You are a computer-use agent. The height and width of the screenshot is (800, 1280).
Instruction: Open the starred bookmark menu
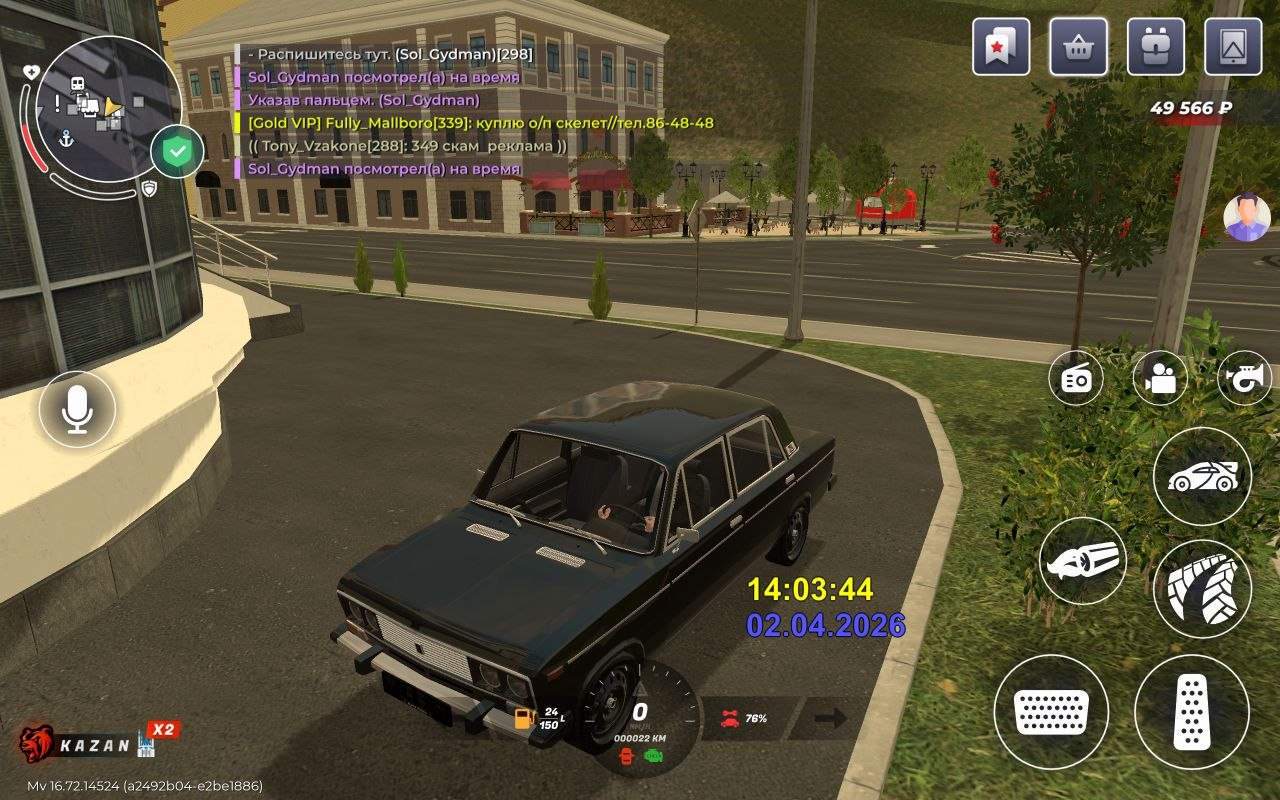[x=1001, y=47]
